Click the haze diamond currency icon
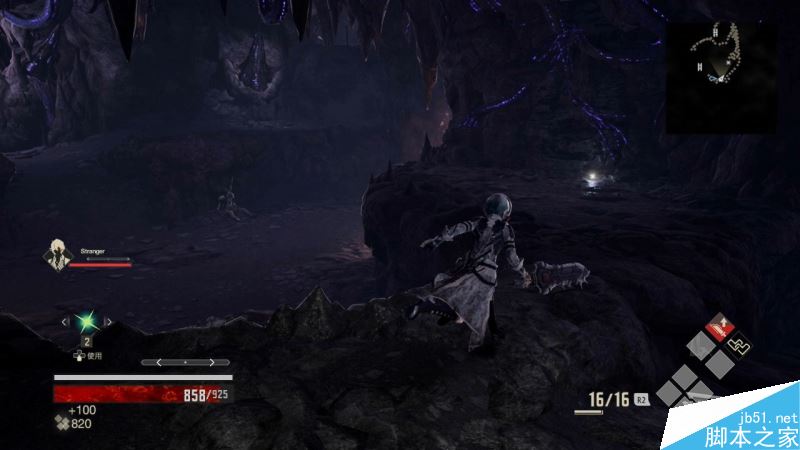 (x=61, y=423)
